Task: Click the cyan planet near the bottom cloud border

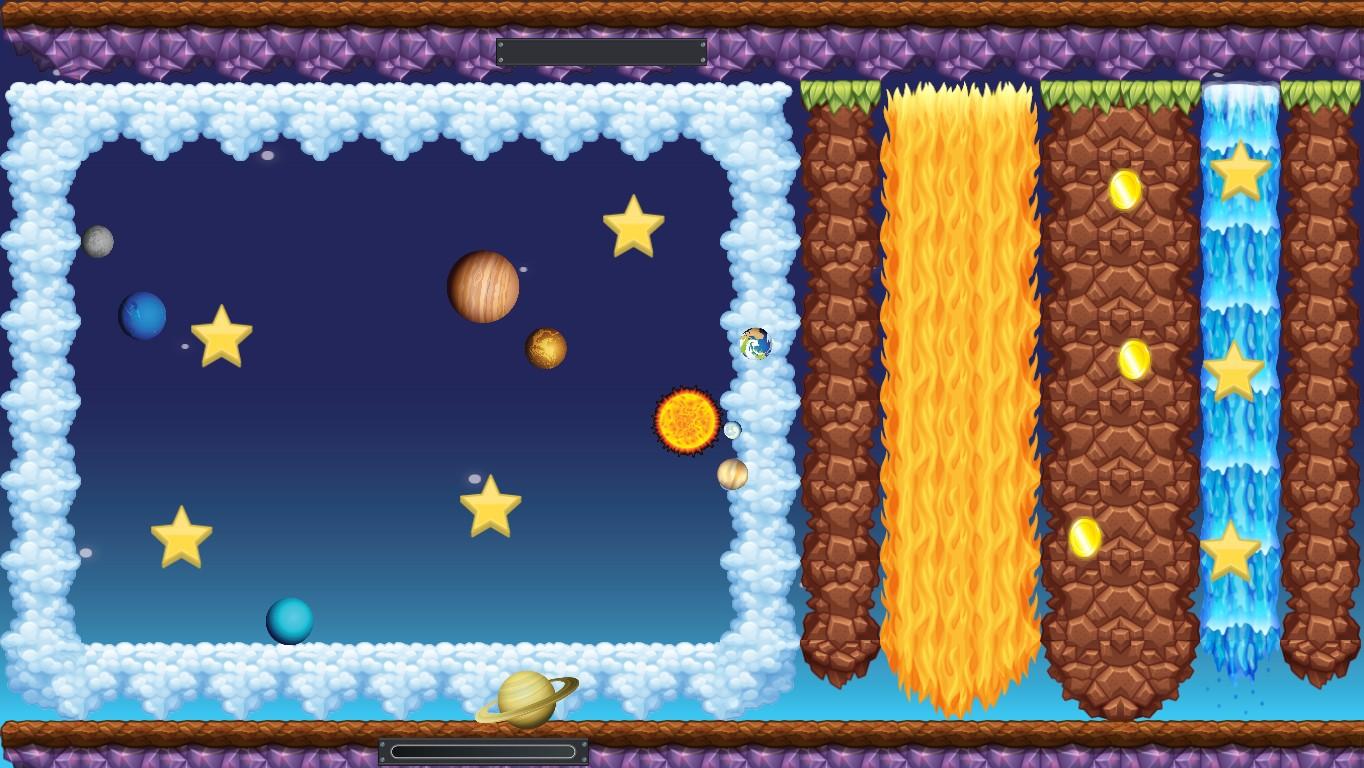Action: (x=291, y=620)
